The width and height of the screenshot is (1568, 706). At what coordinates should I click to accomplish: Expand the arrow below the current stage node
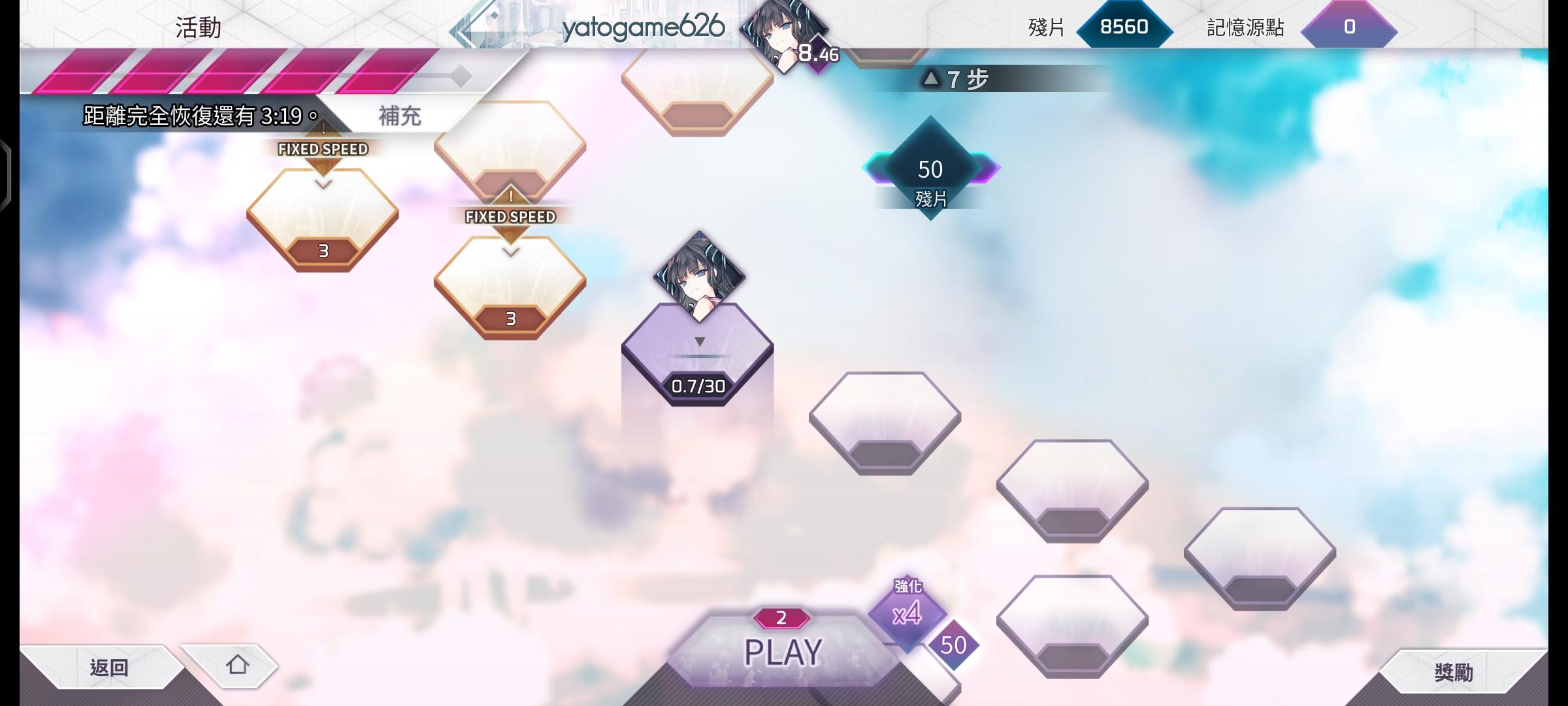point(700,340)
